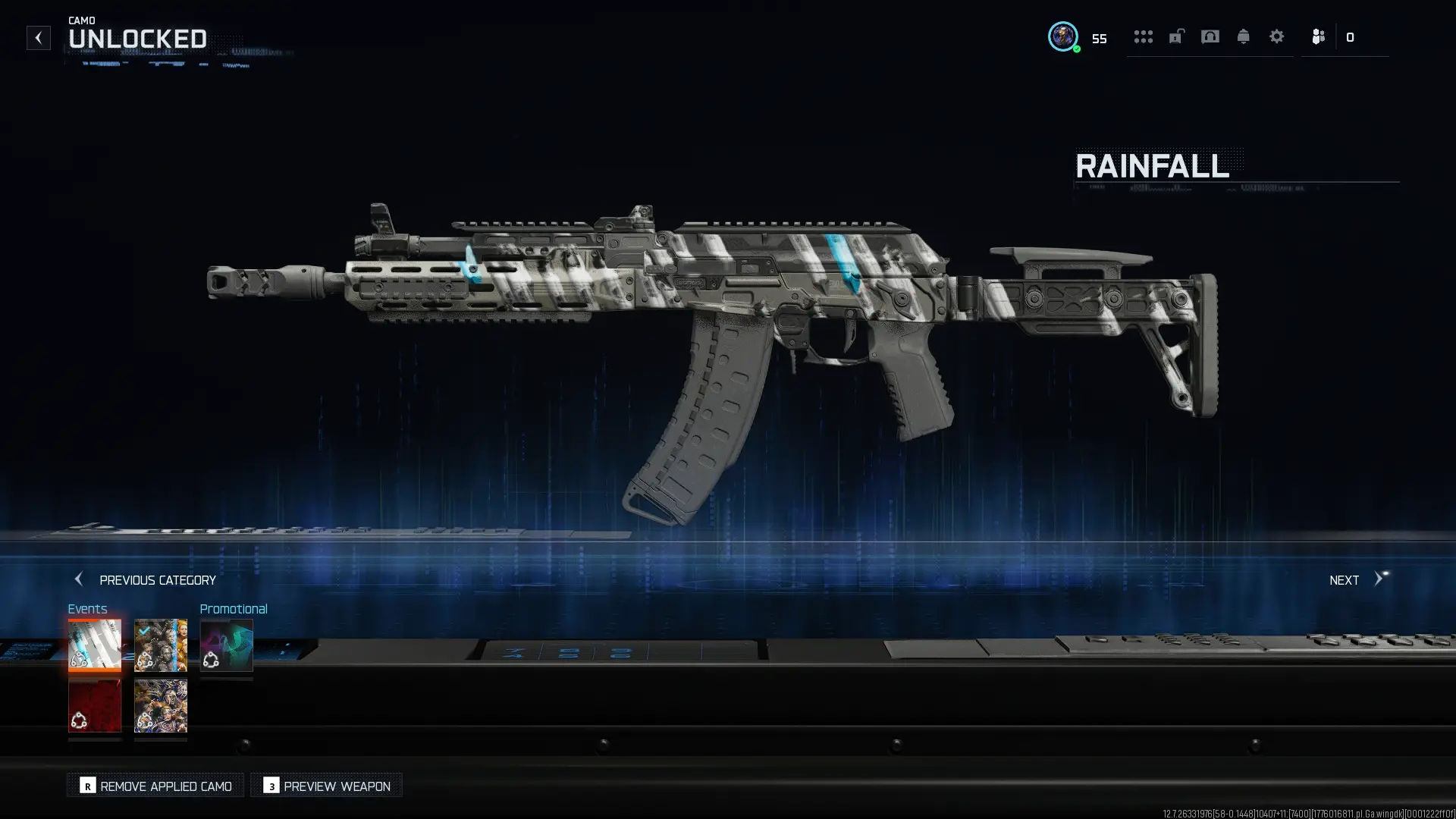Choose the equipped camo with blue checkmark
1456x819 pixels.
click(x=161, y=645)
